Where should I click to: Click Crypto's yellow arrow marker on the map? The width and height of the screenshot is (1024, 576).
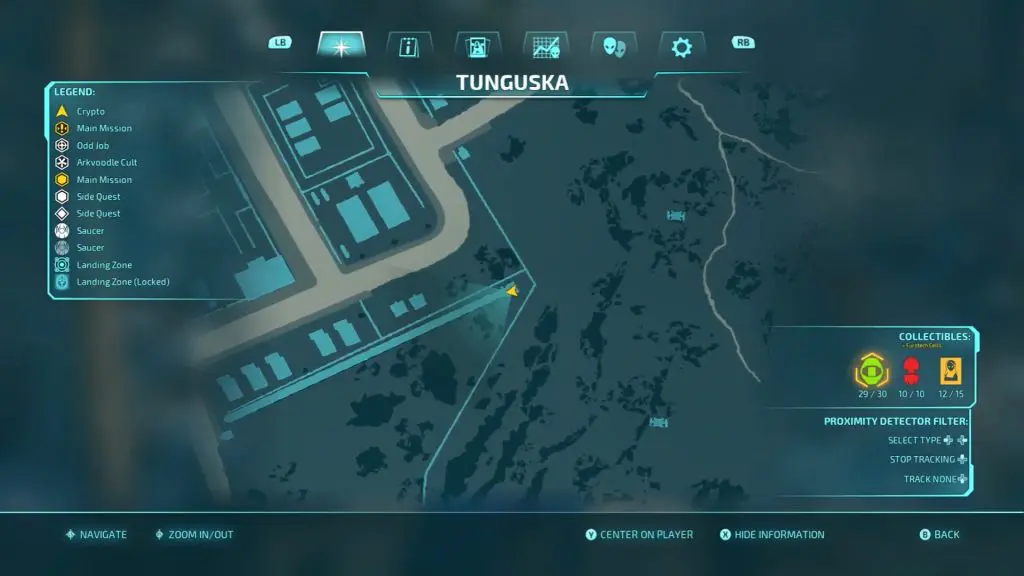[x=512, y=291]
